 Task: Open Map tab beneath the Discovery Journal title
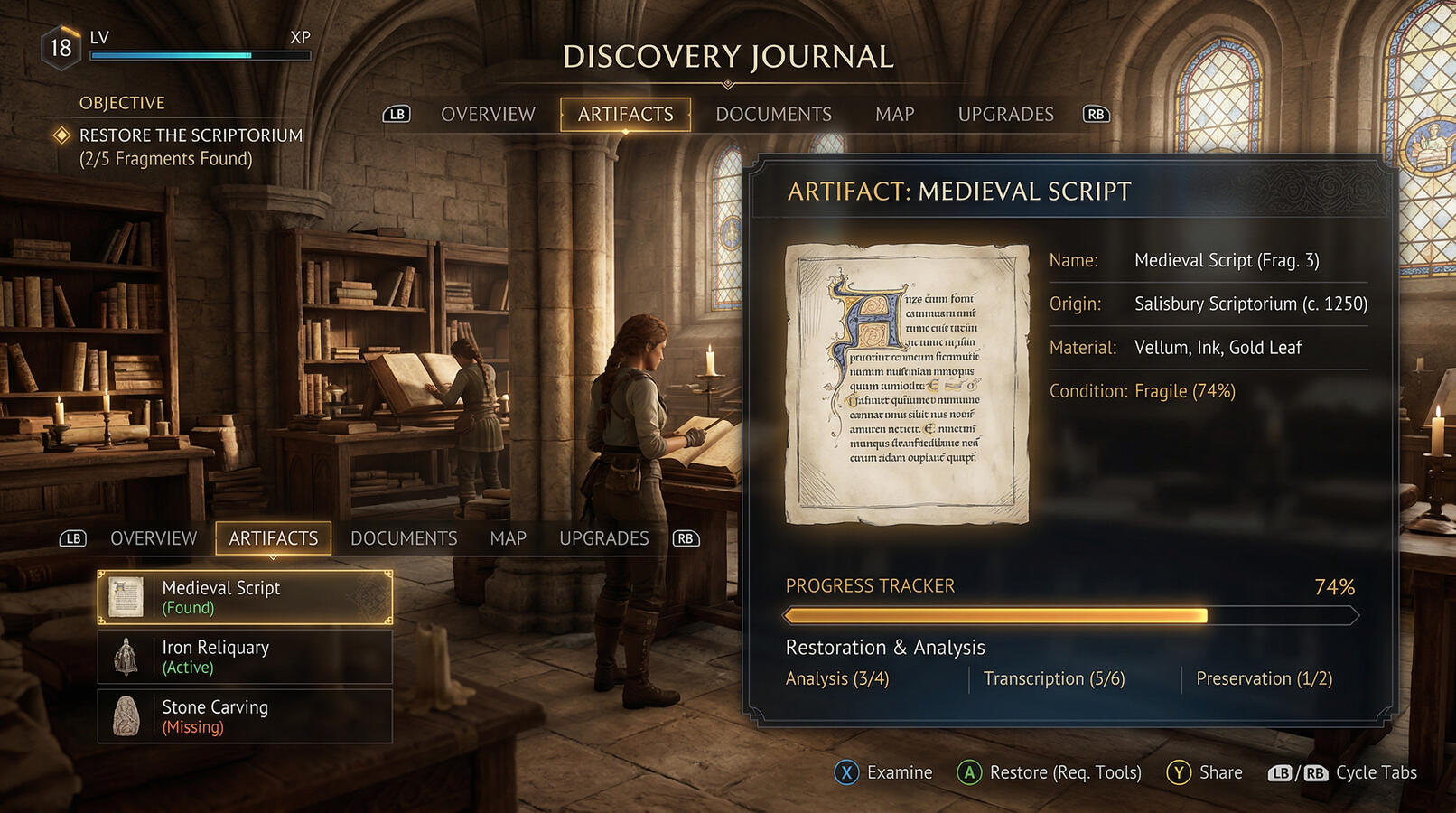coord(894,115)
